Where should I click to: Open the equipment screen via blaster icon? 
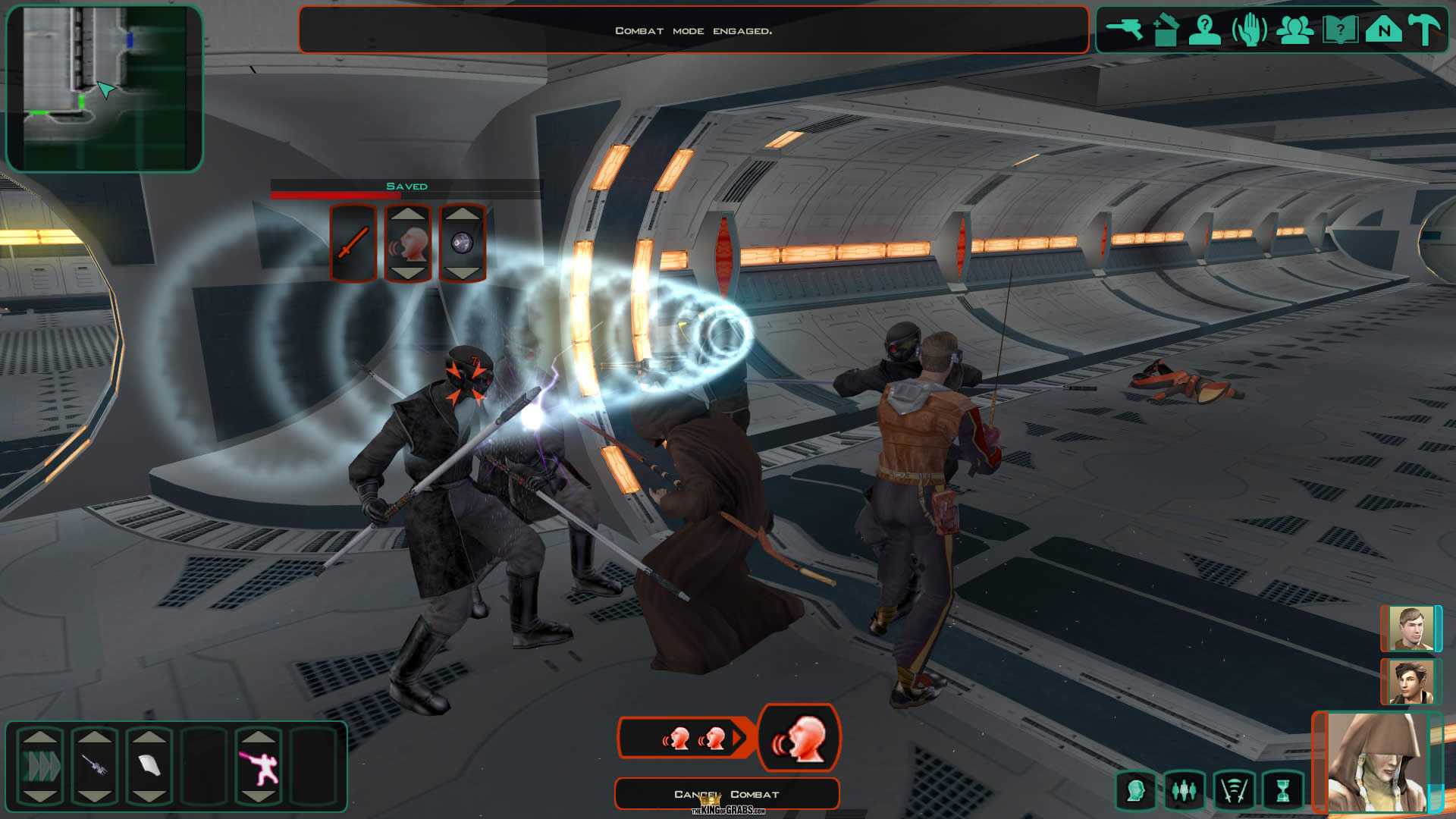pos(1124,30)
